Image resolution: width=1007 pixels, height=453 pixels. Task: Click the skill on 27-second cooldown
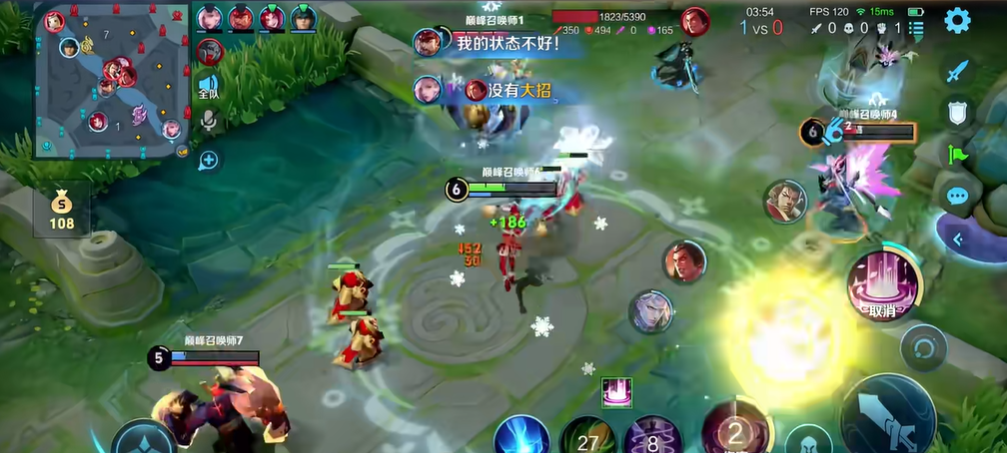586,438
